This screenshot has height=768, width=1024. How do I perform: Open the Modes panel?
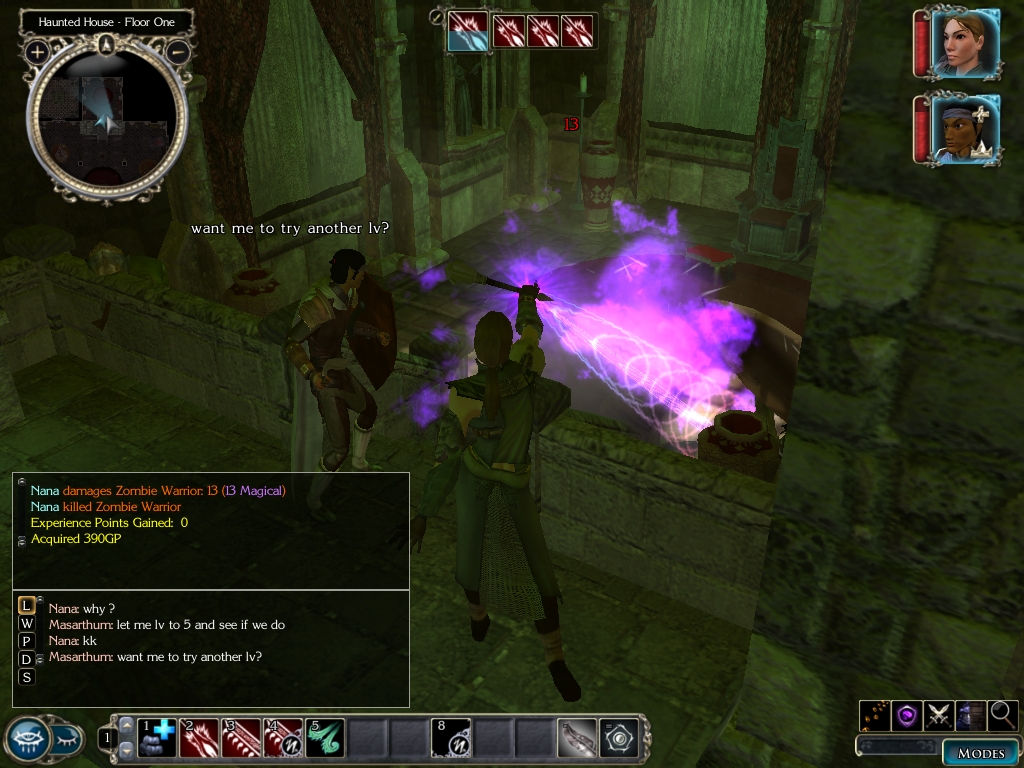(980, 753)
